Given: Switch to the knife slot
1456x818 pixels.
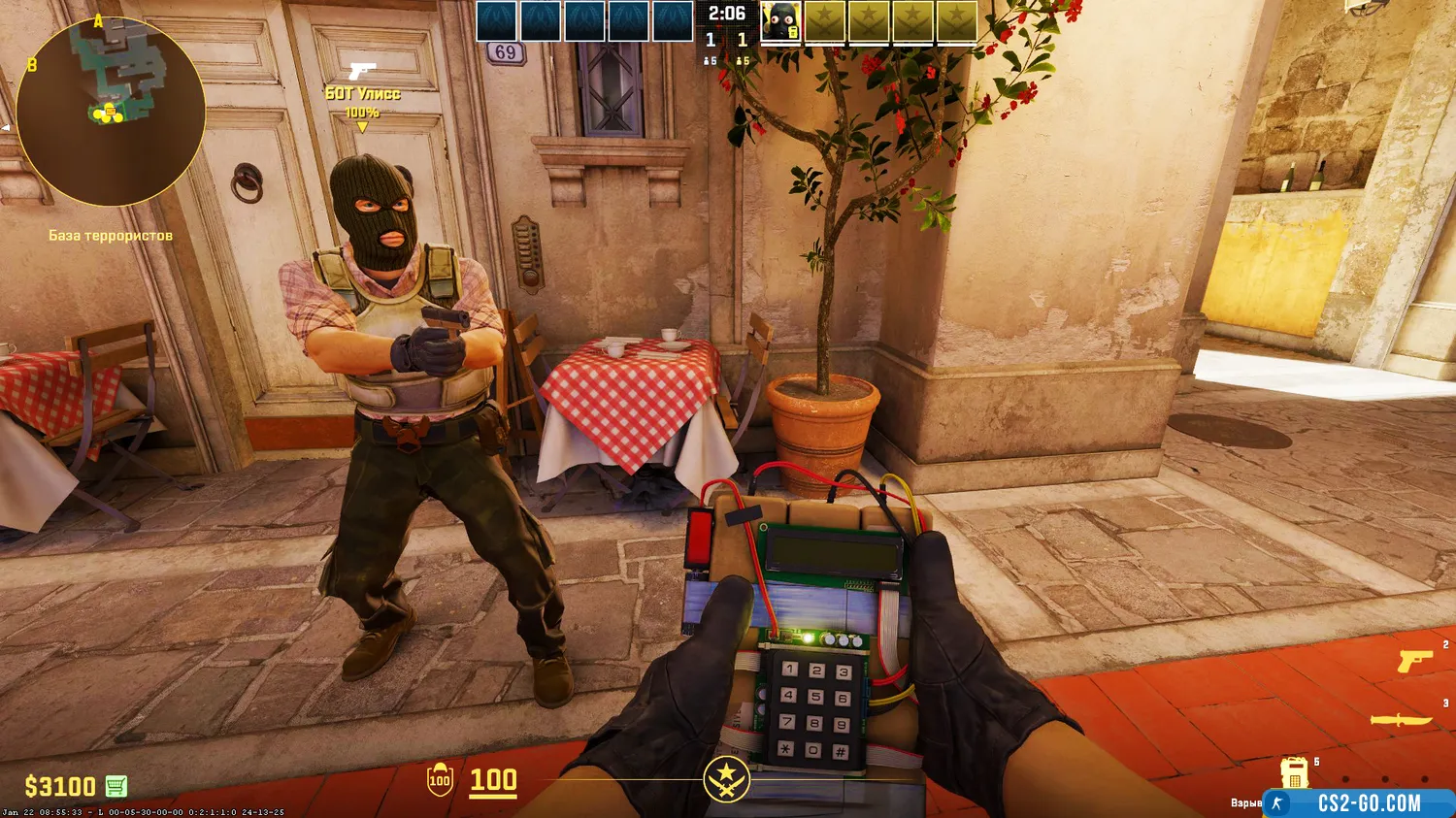Looking at the screenshot, I should tap(1401, 720).
